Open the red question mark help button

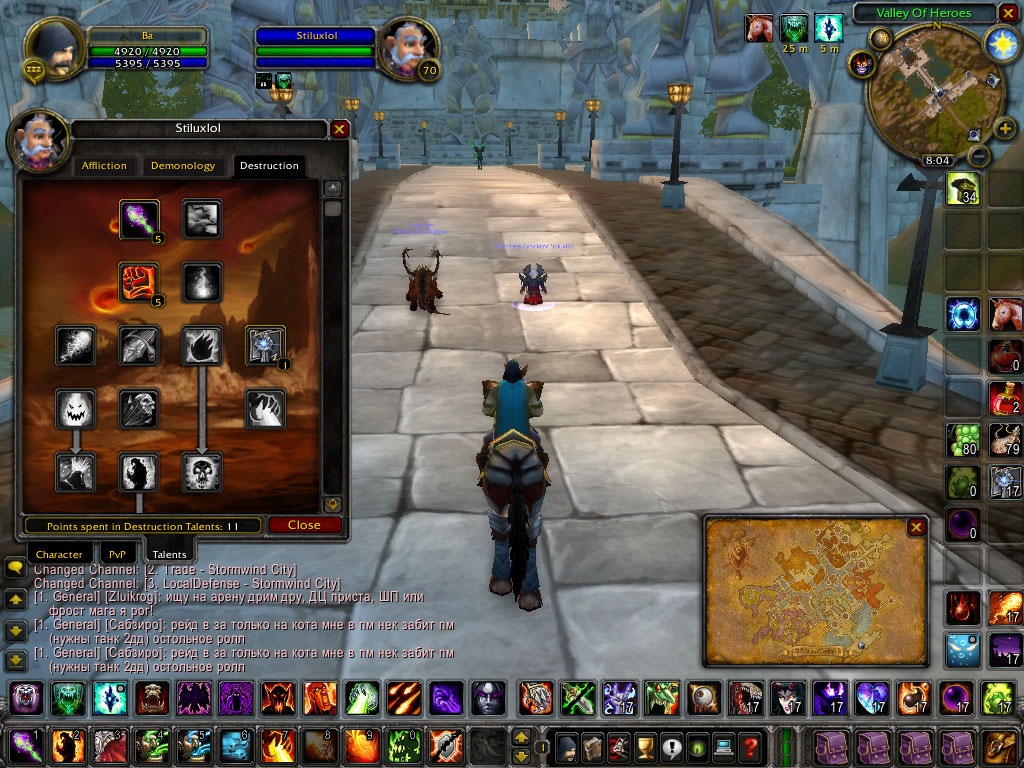(750, 748)
